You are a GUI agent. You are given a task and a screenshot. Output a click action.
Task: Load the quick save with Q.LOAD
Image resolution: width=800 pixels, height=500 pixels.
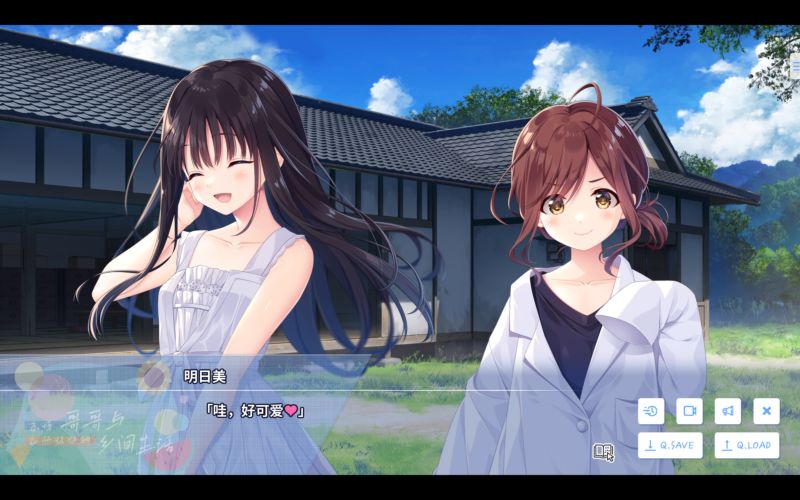746,445
